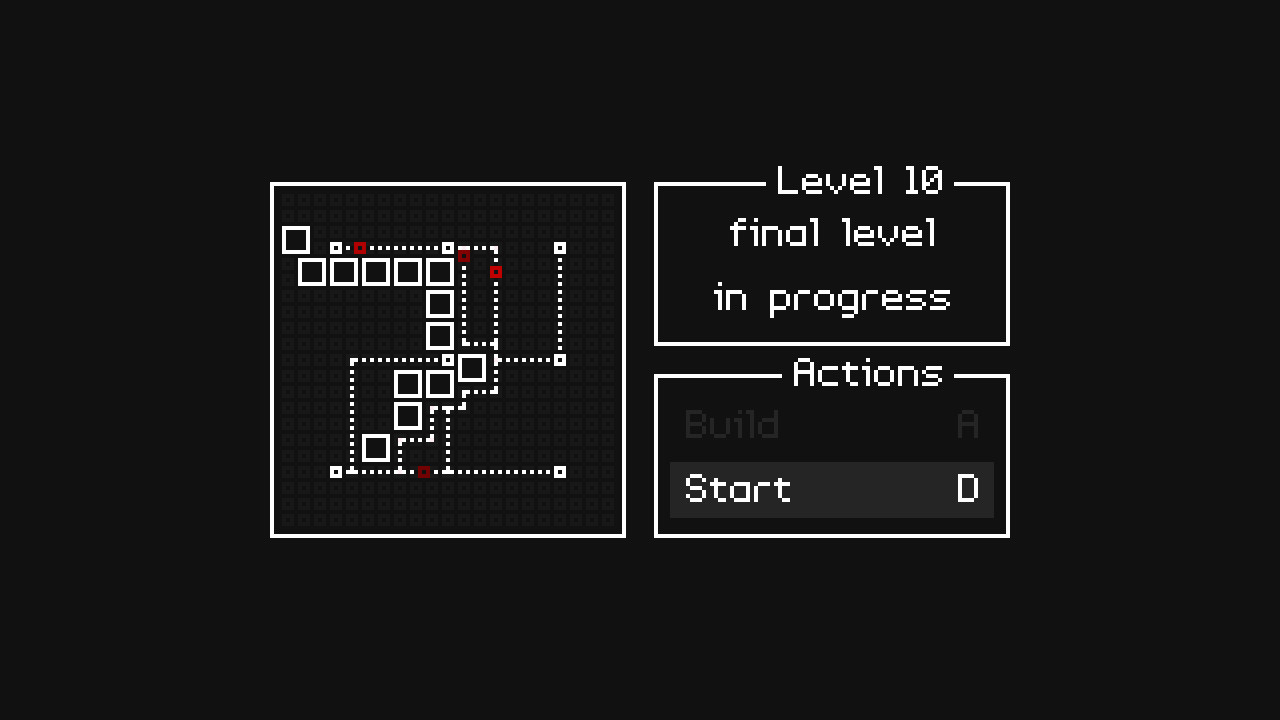1280x720 pixels.
Task: Click the leftmost block in the row of five squares
Action: coord(311,272)
